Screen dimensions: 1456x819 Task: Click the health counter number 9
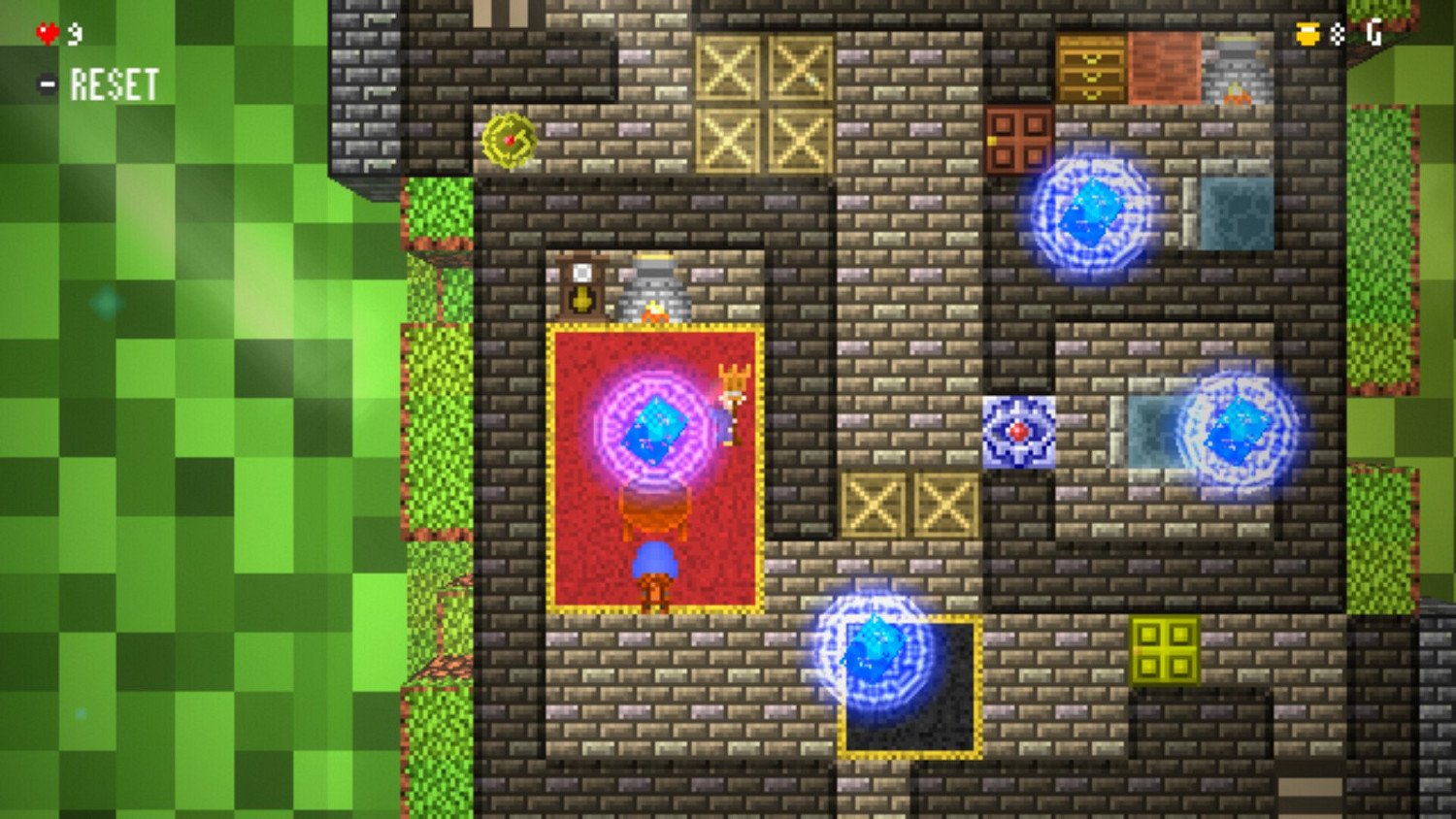tap(74, 31)
